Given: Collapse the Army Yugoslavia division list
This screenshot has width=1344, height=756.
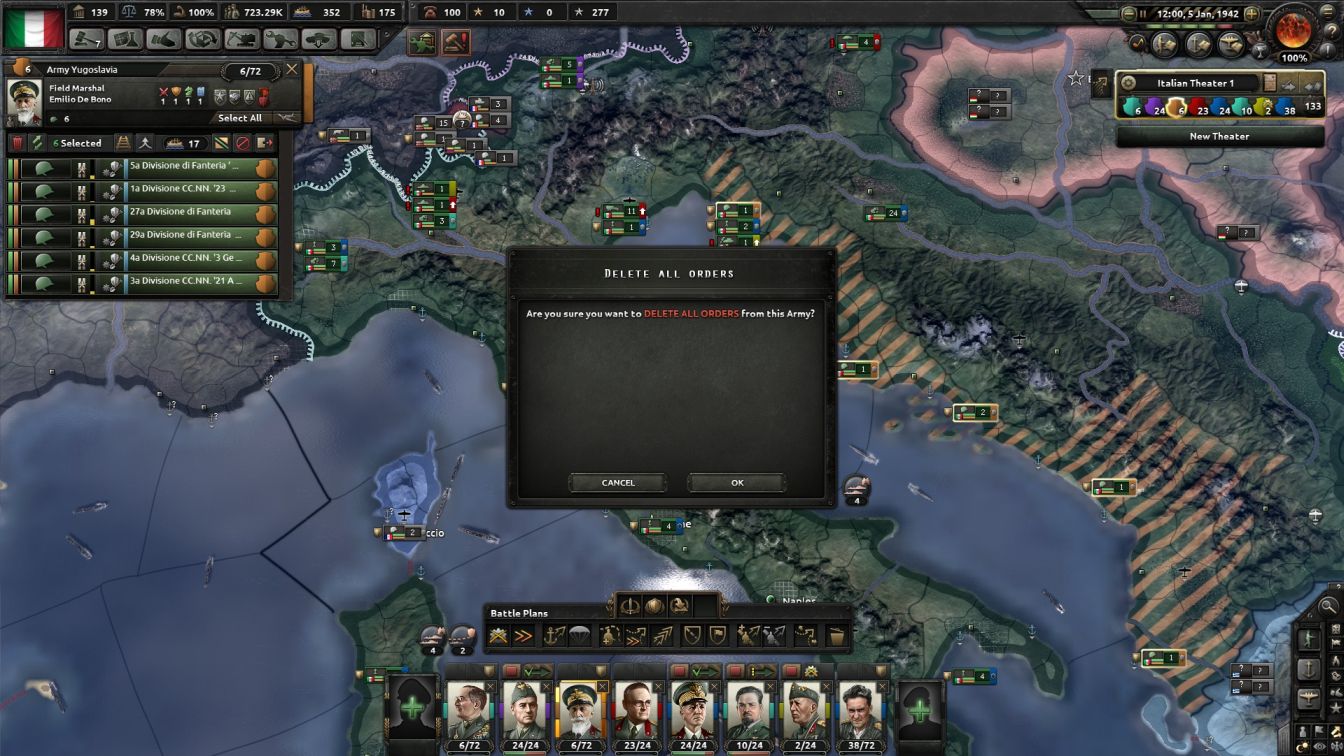Looking at the screenshot, I should point(284,118).
